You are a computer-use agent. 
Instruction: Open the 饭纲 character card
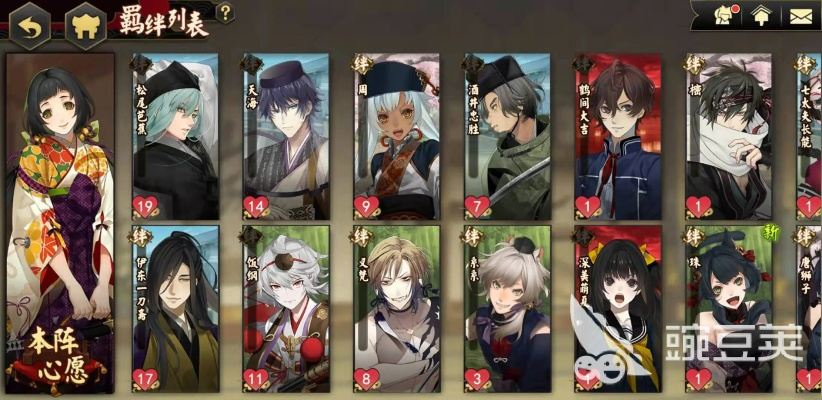click(286, 309)
